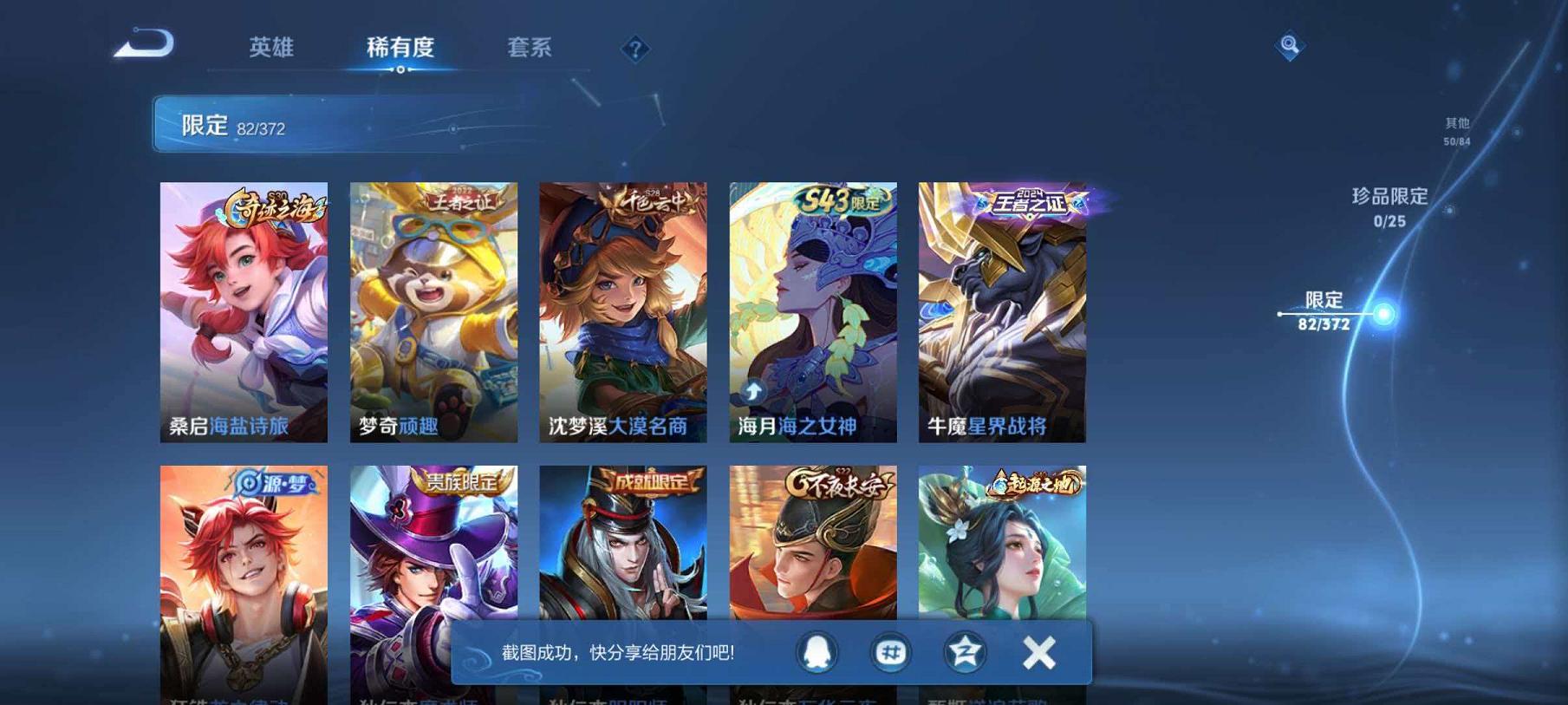Screen dimensions: 1568x705
Task: Open the 桑启海盐诗旅 skin card
Action: tap(244, 312)
